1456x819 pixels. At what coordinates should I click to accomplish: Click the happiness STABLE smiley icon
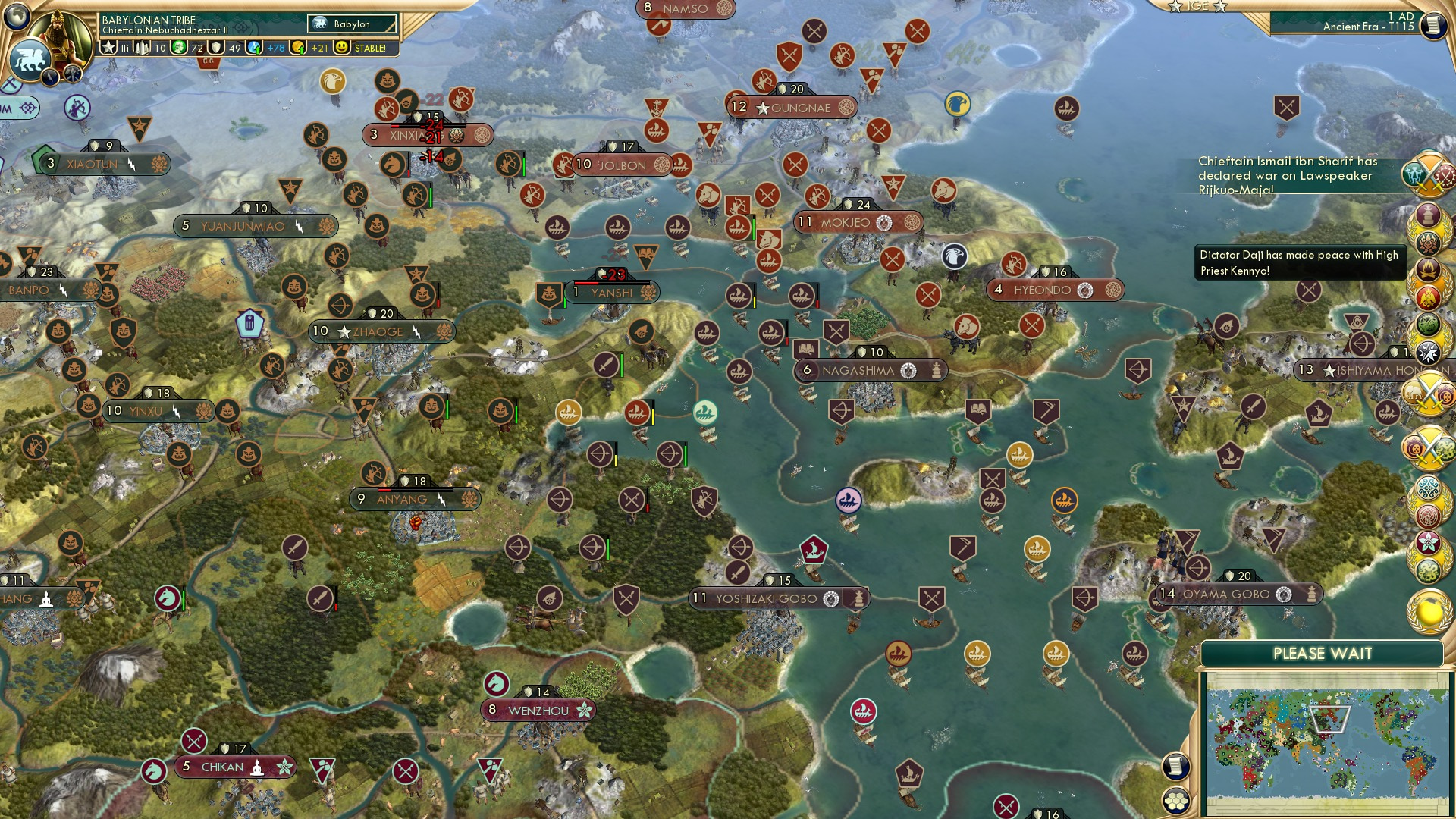point(342,48)
